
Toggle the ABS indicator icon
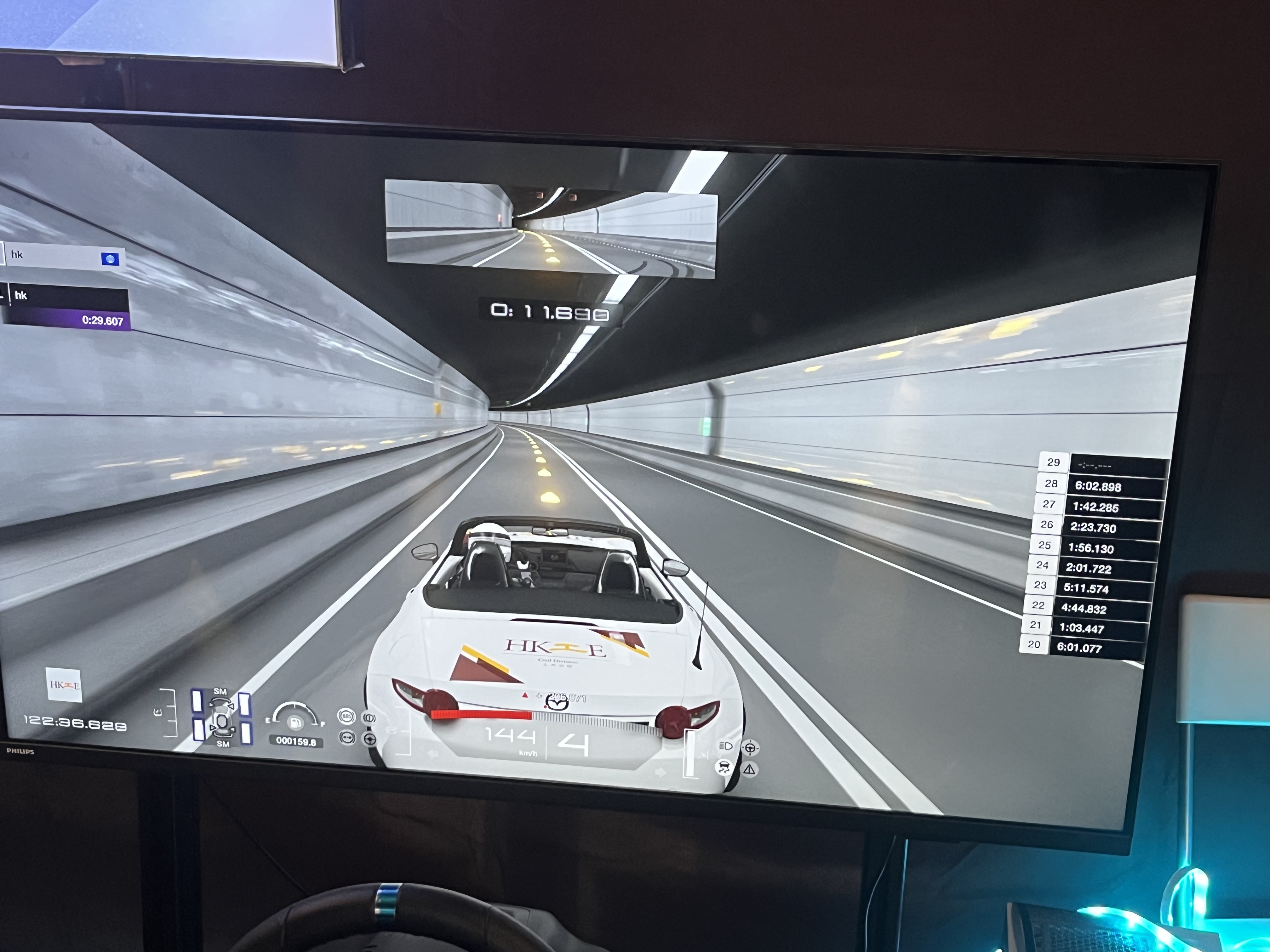[346, 716]
